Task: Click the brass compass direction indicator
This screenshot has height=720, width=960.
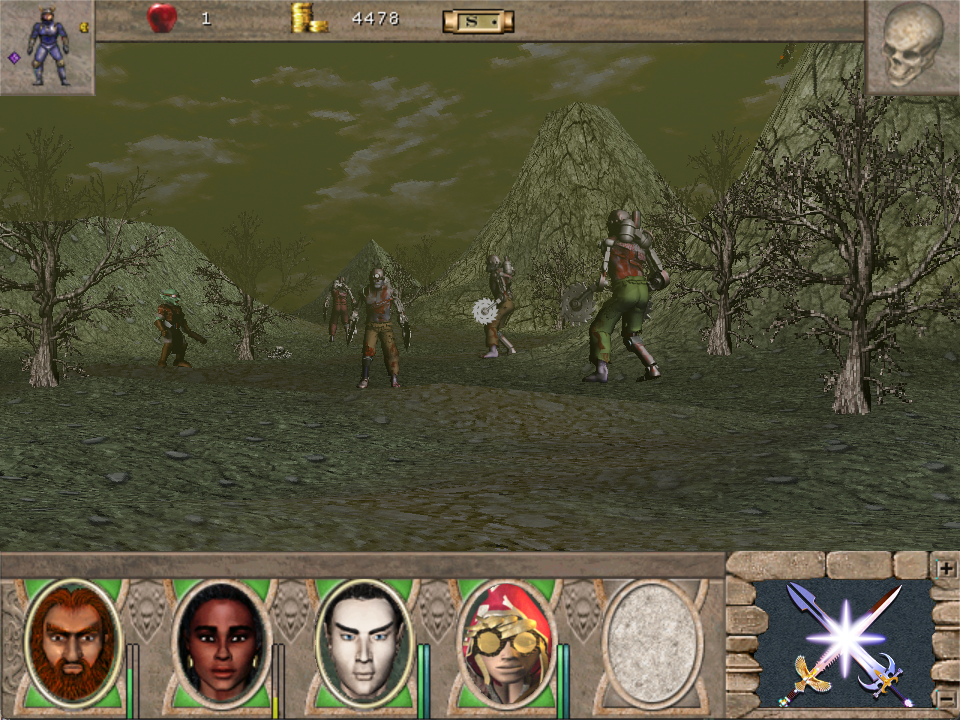Action: point(478,20)
